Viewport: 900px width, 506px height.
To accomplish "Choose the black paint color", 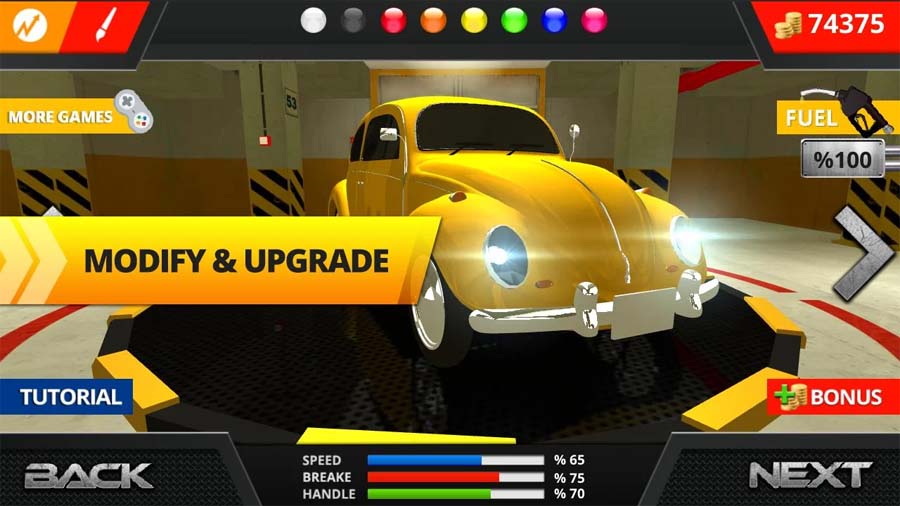I will (x=354, y=20).
